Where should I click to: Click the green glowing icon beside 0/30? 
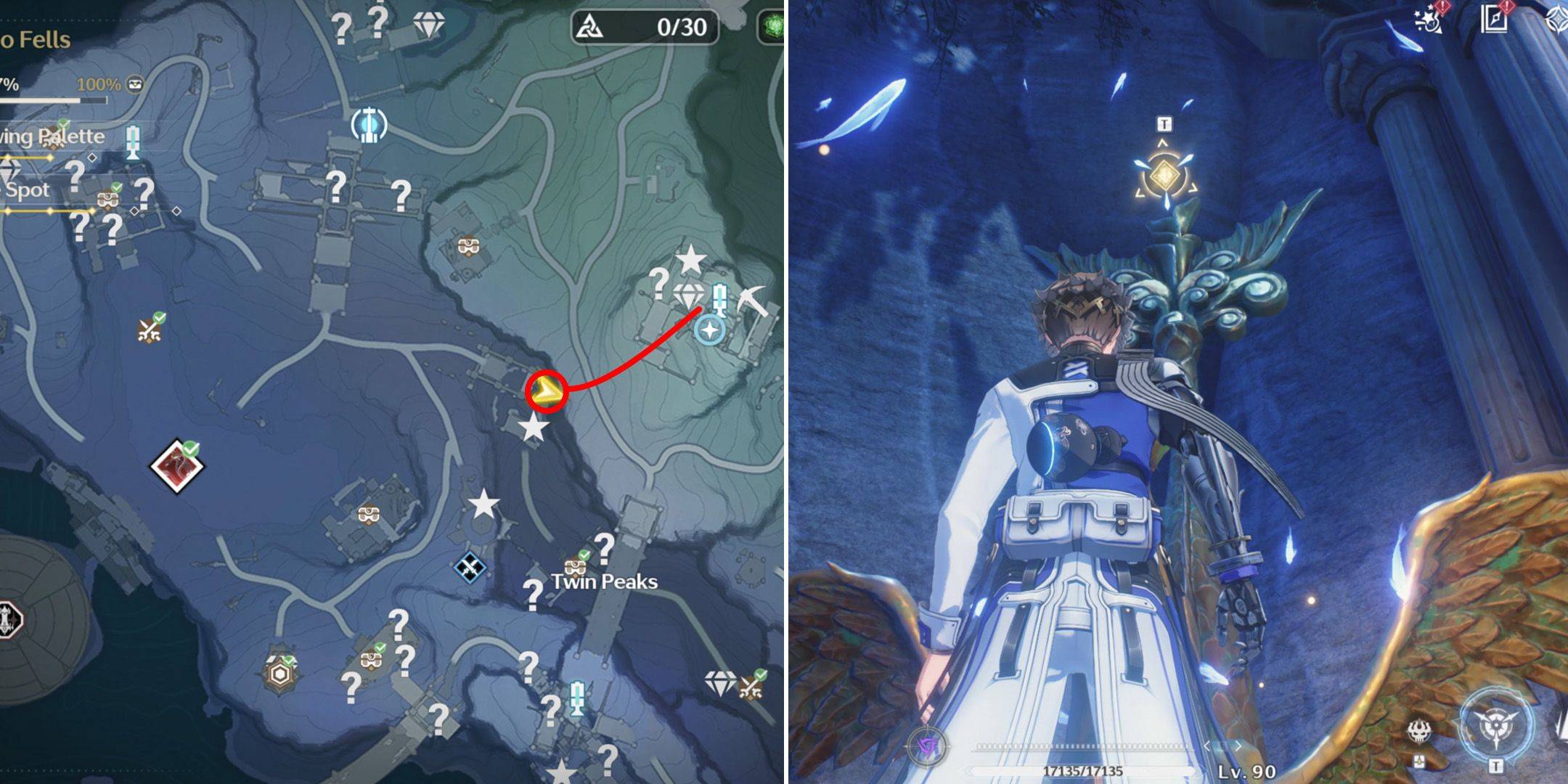(x=772, y=28)
